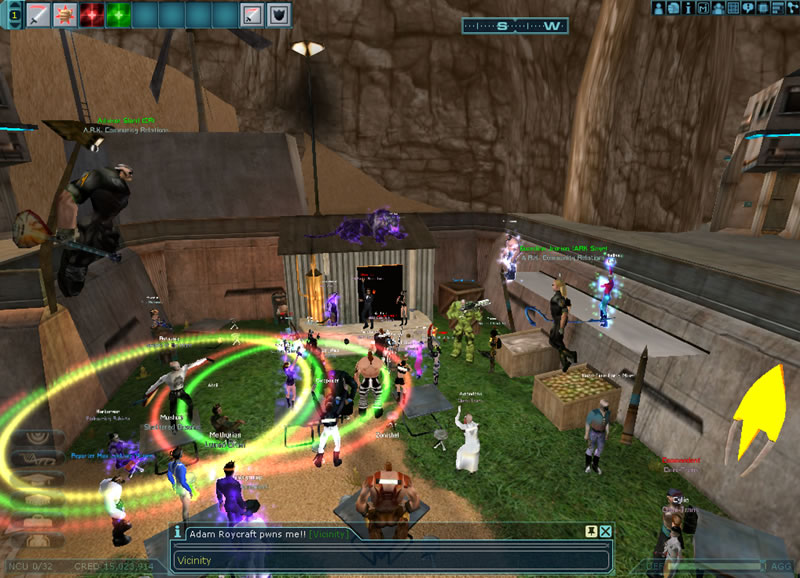
Task: Close the chat window
Action: click(605, 532)
